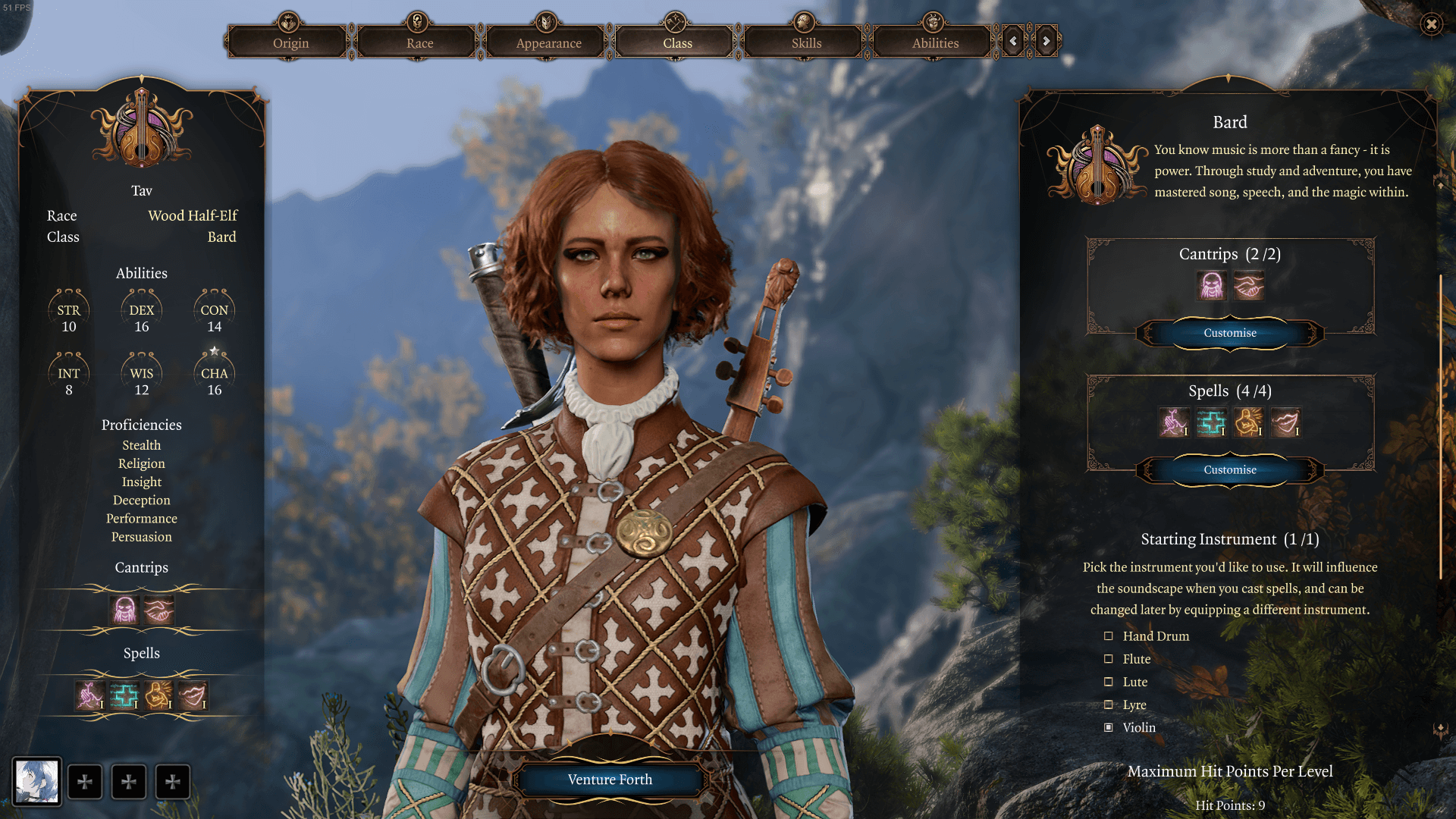Click the next tab arrow button
Viewport: 1456px width, 819px height.
(1046, 42)
